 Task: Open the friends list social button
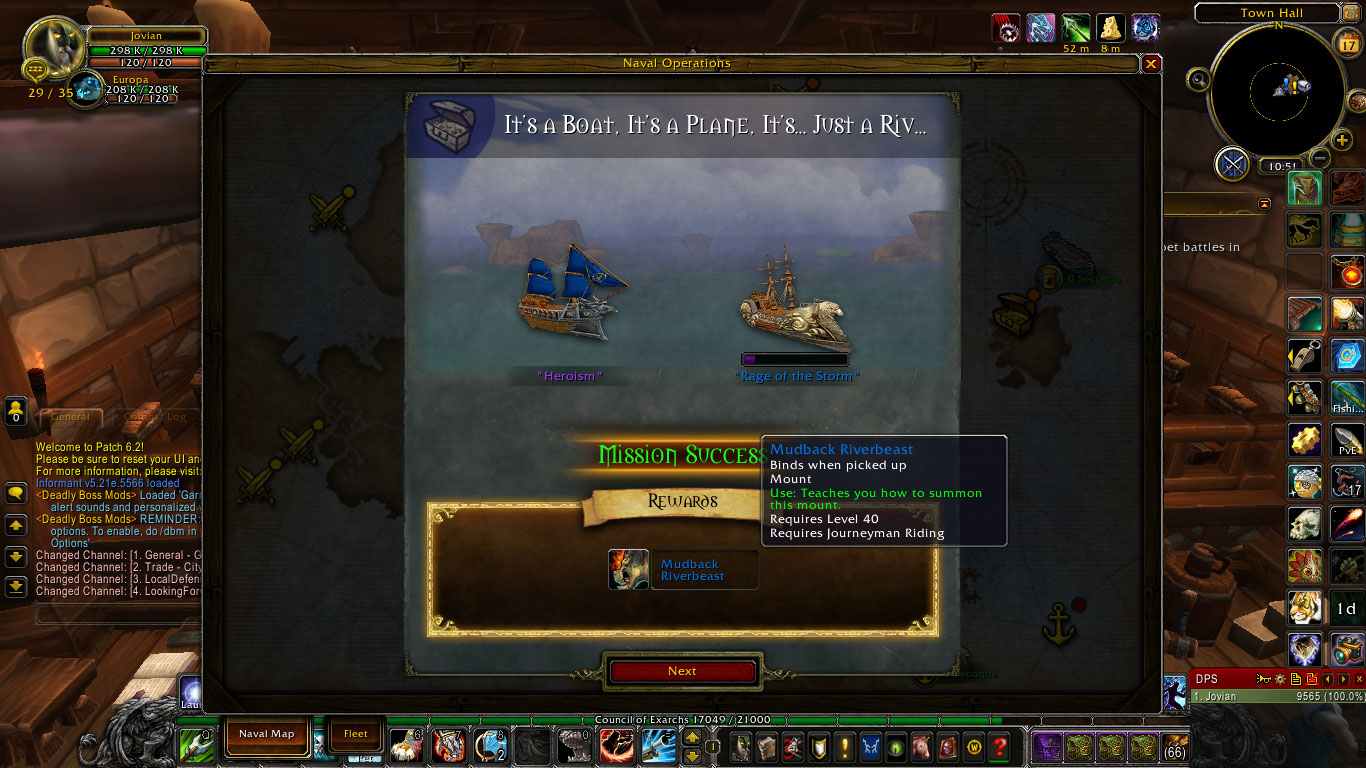click(x=16, y=409)
